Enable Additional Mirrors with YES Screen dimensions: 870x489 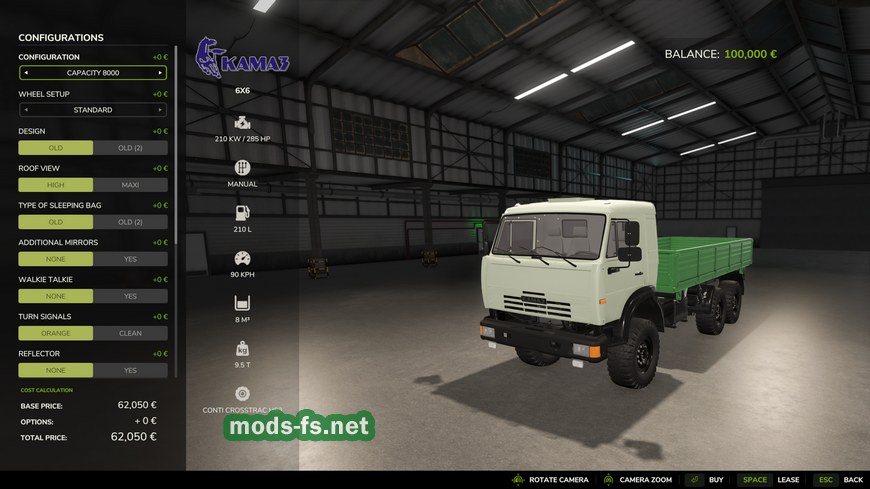(x=130, y=259)
